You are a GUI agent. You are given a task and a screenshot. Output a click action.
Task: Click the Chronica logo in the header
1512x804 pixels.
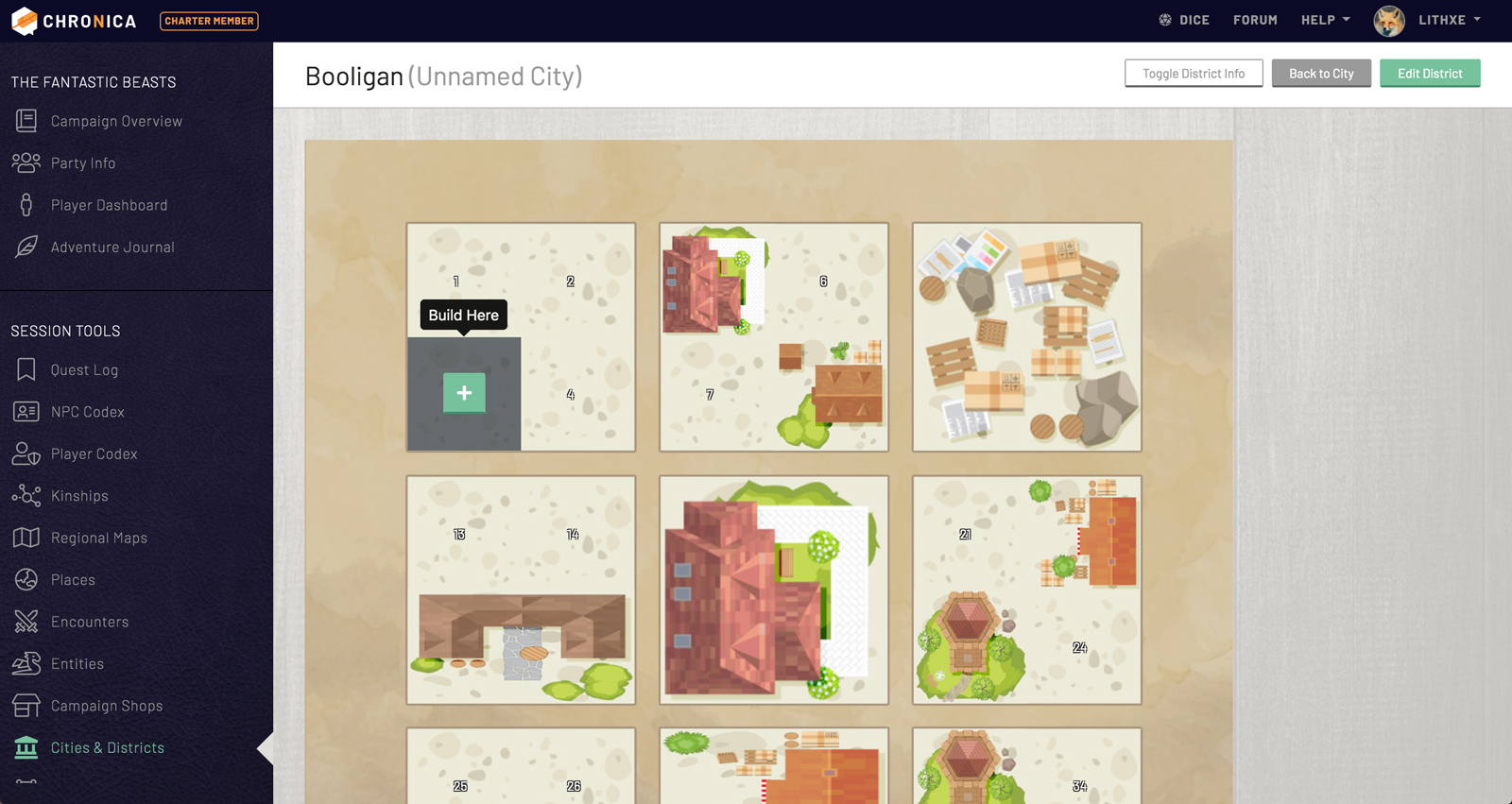(x=73, y=20)
